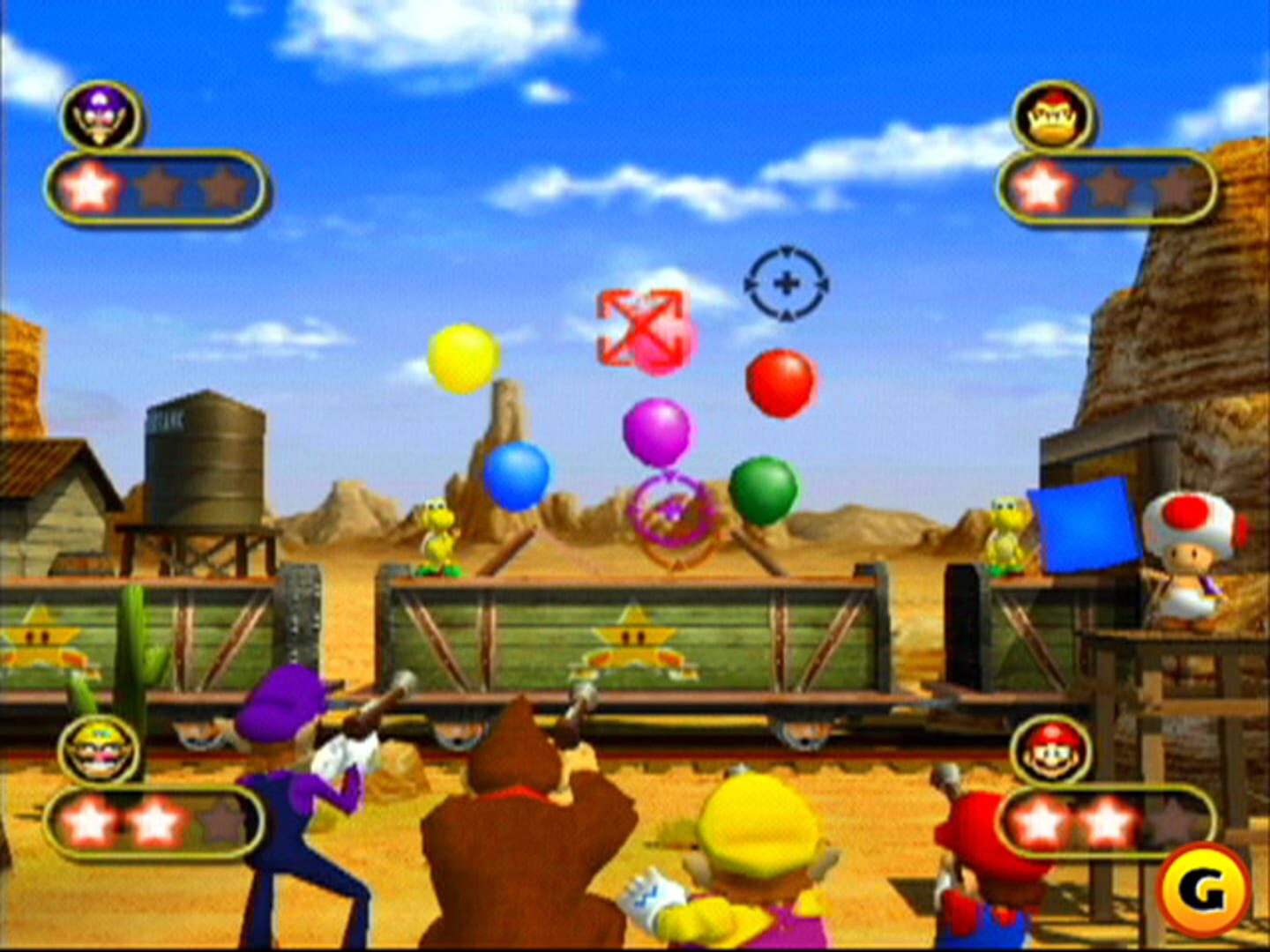
Task: Click Donkey Kong's crowned portrait icon at top right
Action: pyautogui.click(x=1050, y=115)
